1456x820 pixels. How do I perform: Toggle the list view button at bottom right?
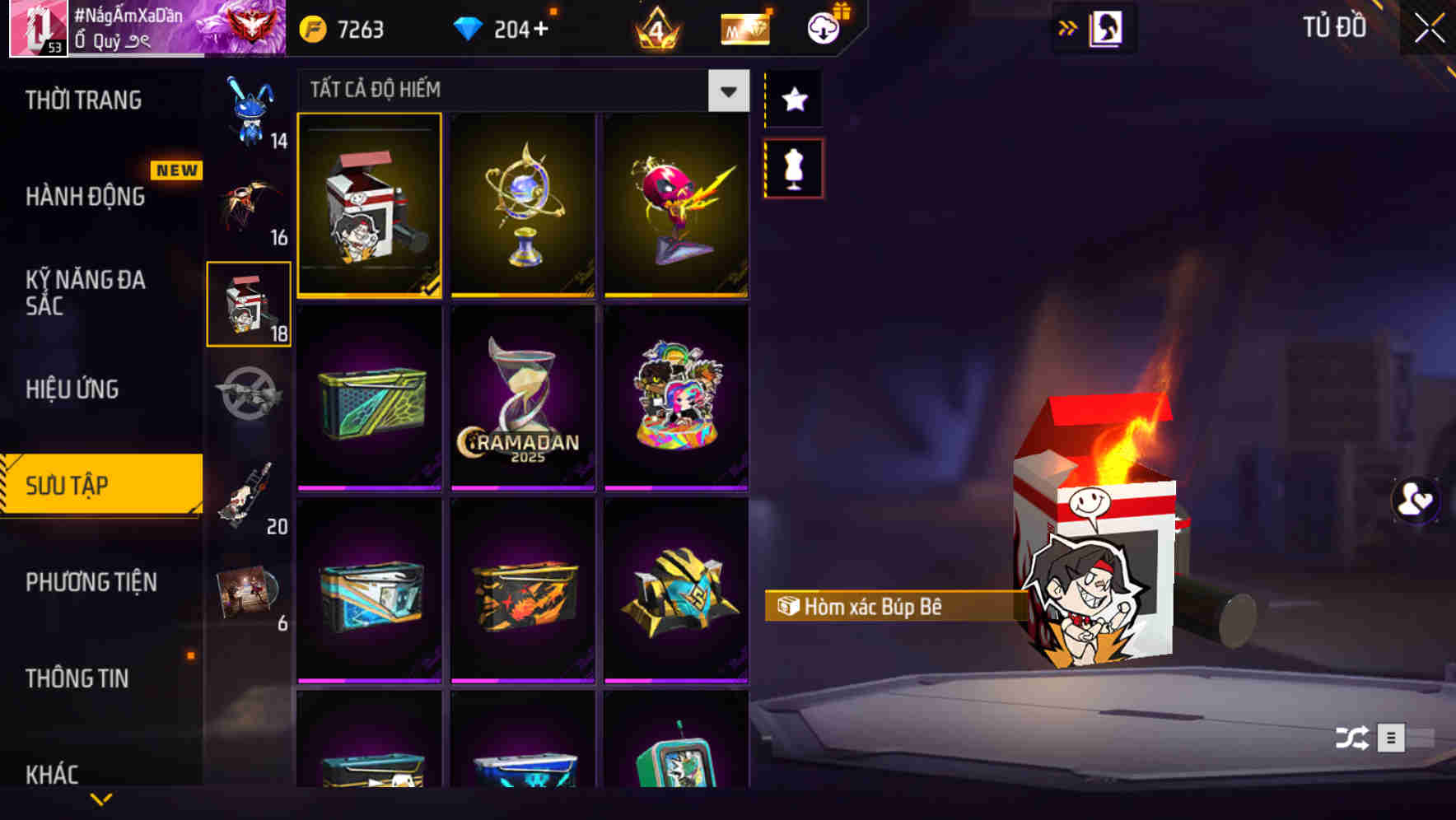pyautogui.click(x=1392, y=738)
